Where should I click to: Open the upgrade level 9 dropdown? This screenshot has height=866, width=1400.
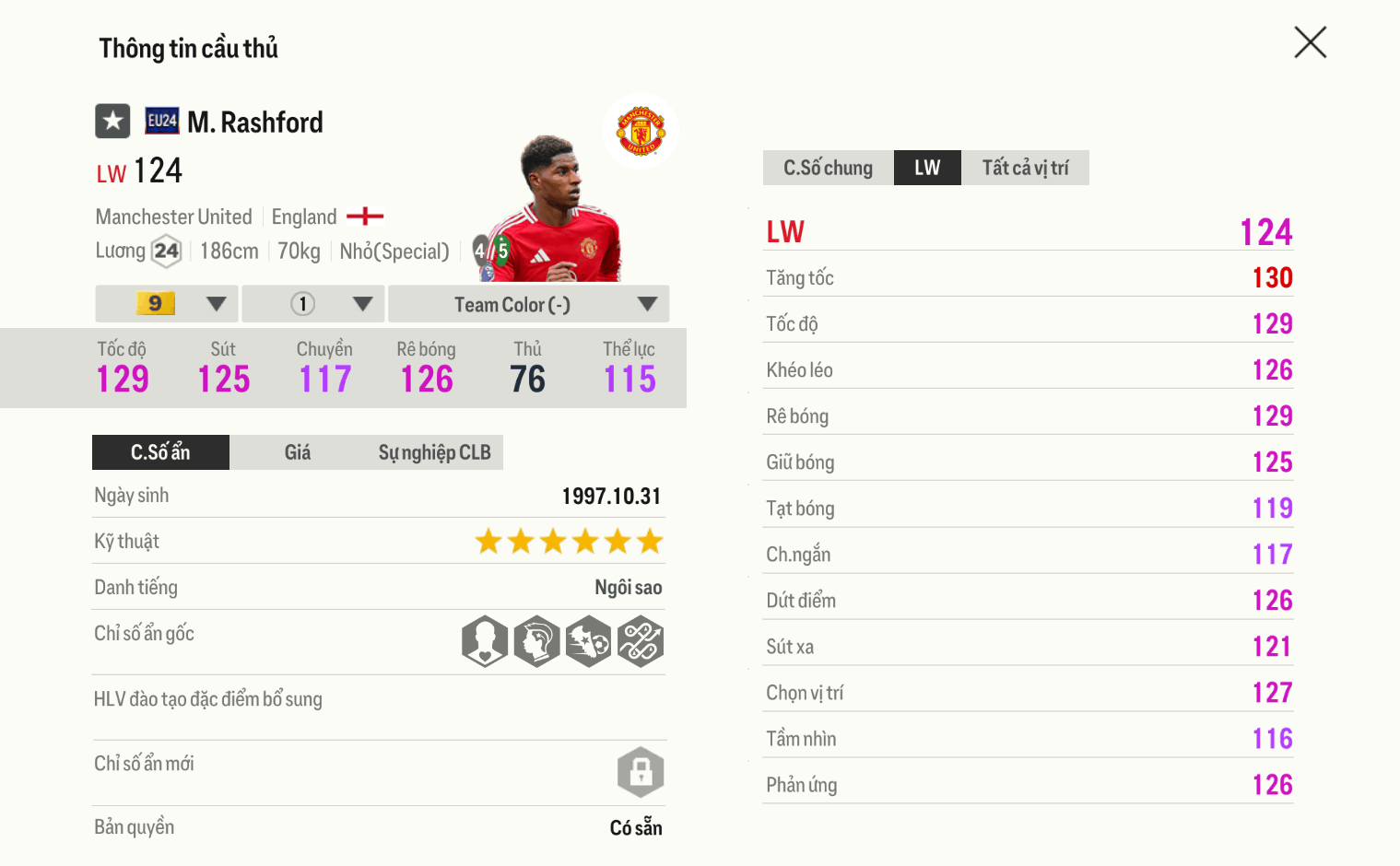(x=166, y=303)
